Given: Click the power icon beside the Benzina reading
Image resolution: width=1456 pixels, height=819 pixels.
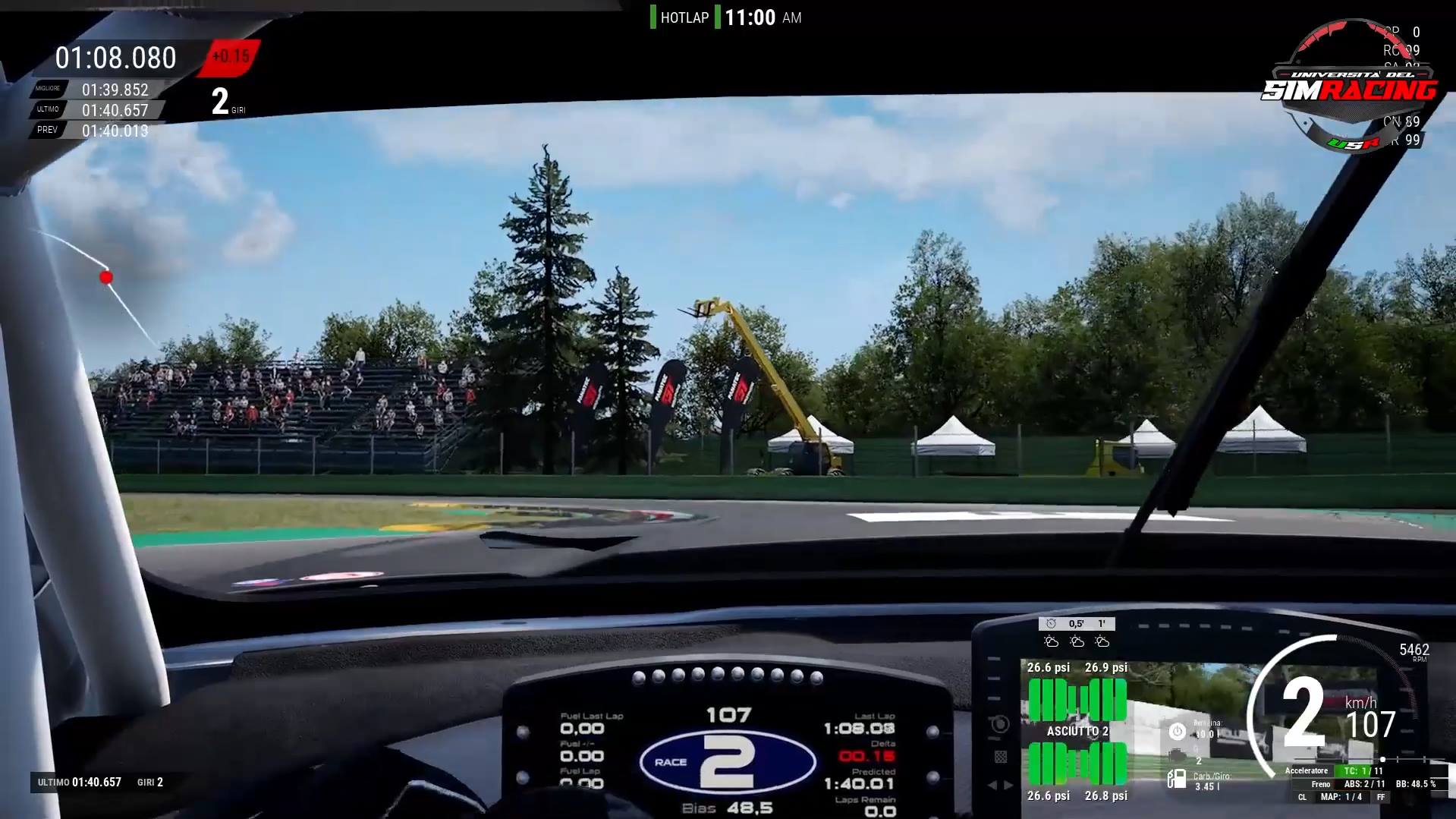Looking at the screenshot, I should pos(1177,732).
